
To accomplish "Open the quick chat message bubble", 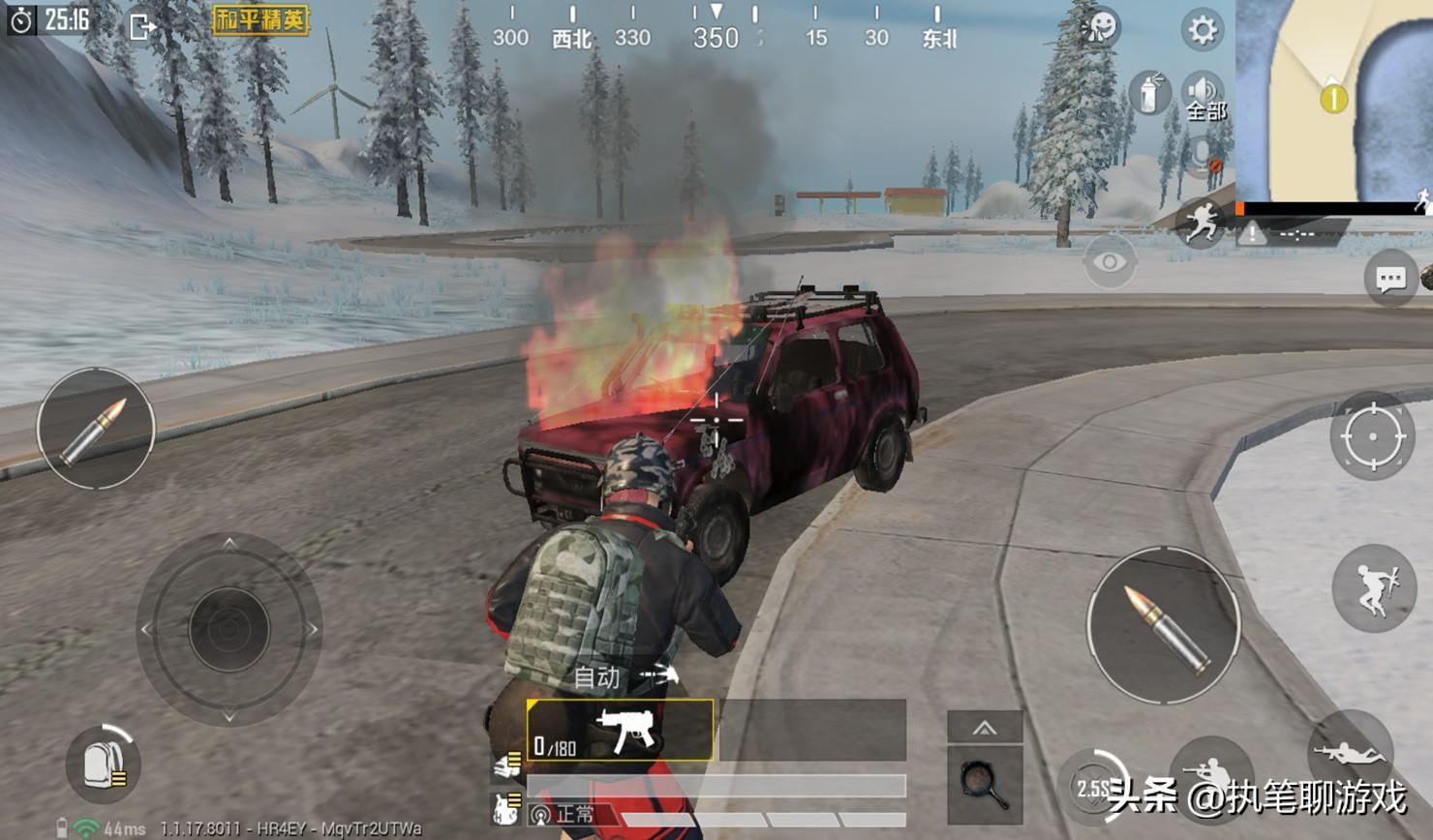I will 1390,280.
